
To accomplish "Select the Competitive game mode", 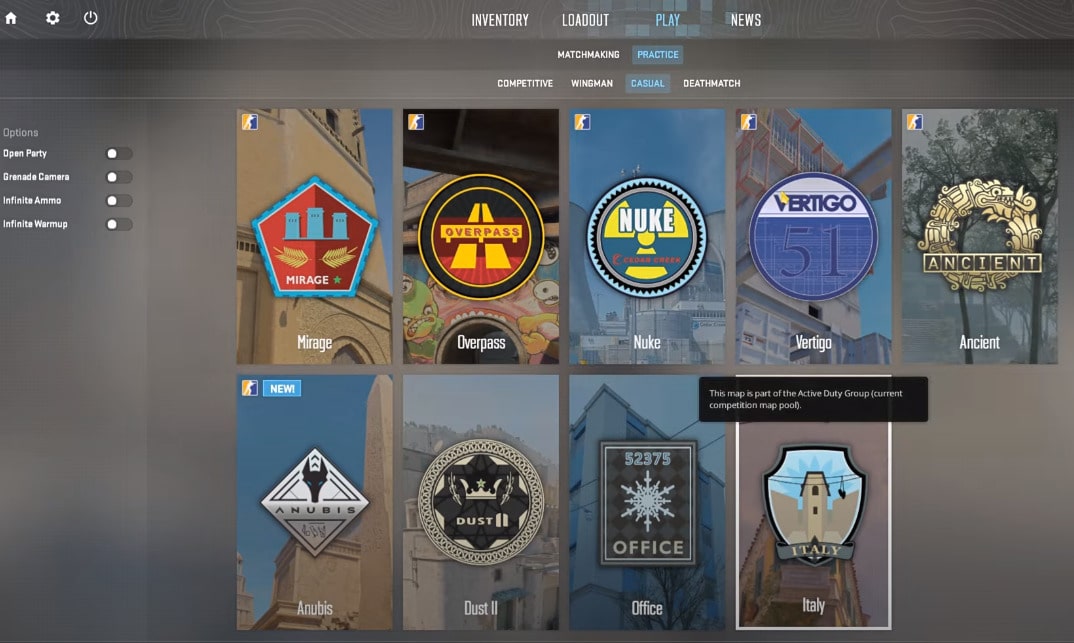I will tap(525, 84).
